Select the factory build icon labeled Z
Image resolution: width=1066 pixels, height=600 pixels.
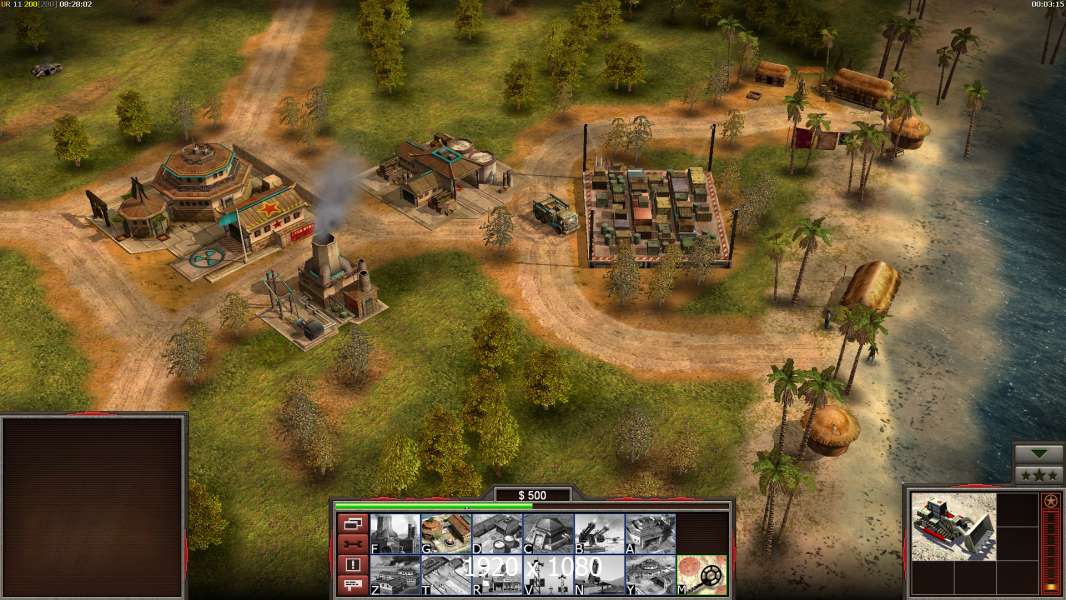click(395, 575)
